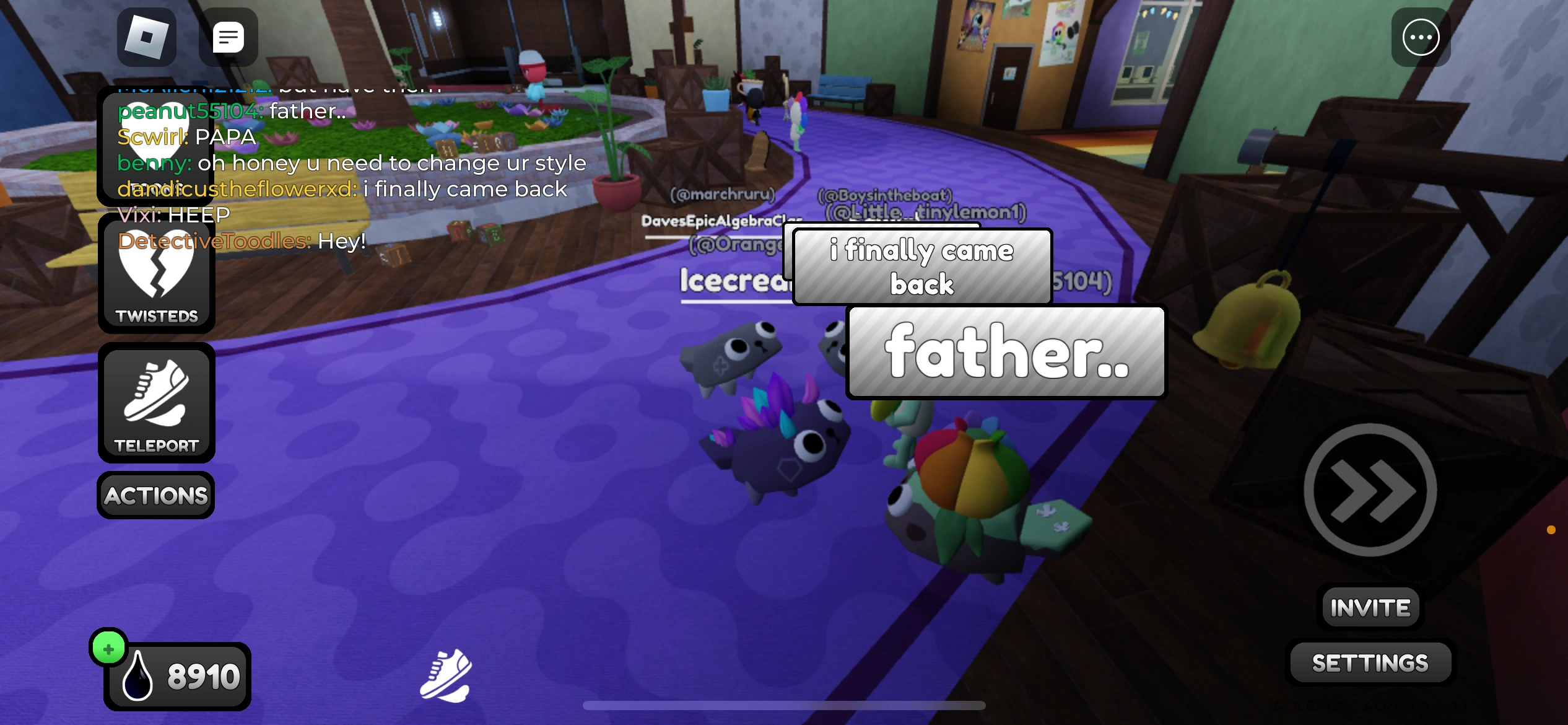Click the green plus to buy currency

tap(109, 649)
